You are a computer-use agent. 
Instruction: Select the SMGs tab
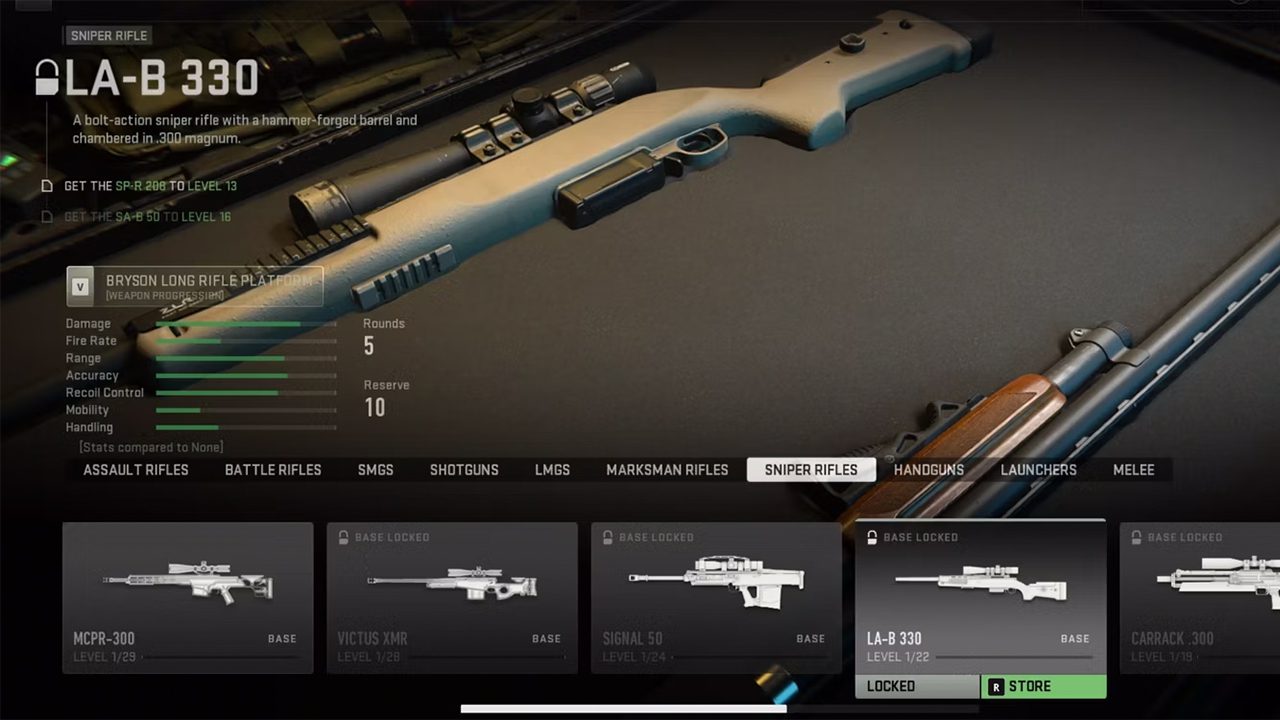tap(376, 470)
